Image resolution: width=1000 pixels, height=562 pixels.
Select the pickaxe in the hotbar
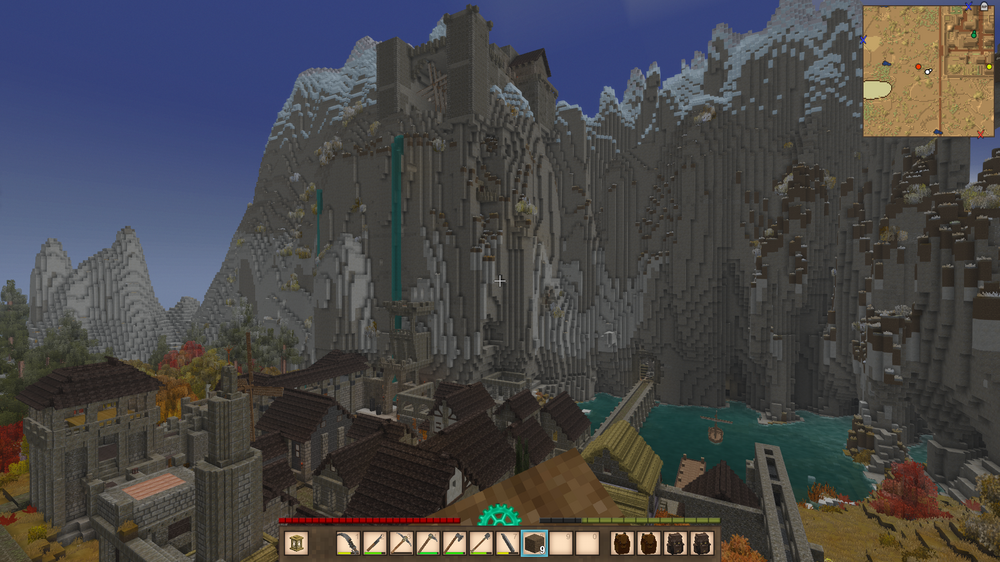pyautogui.click(x=400, y=544)
